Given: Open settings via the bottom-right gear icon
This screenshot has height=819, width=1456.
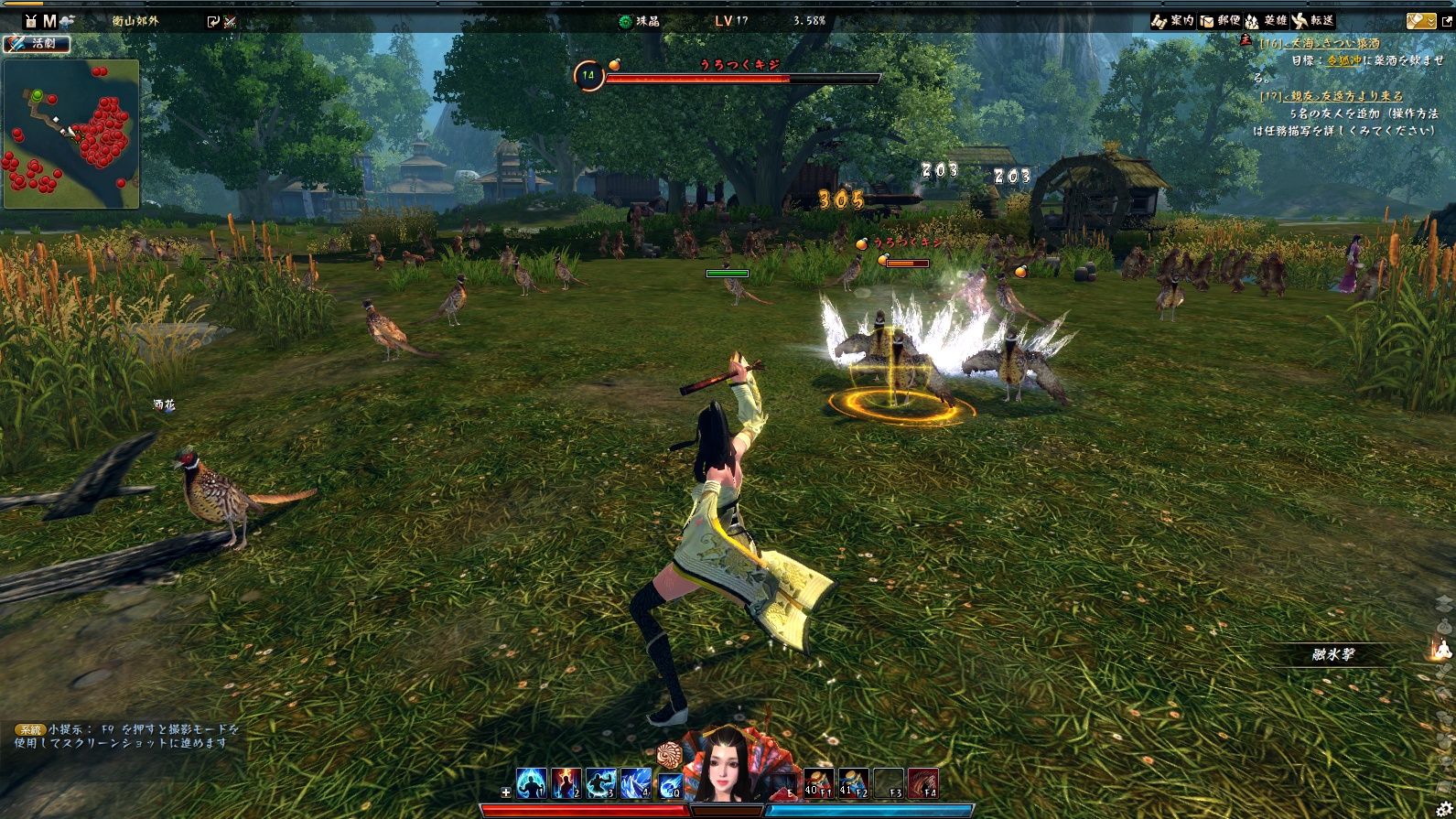Looking at the screenshot, I should click(1445, 809).
